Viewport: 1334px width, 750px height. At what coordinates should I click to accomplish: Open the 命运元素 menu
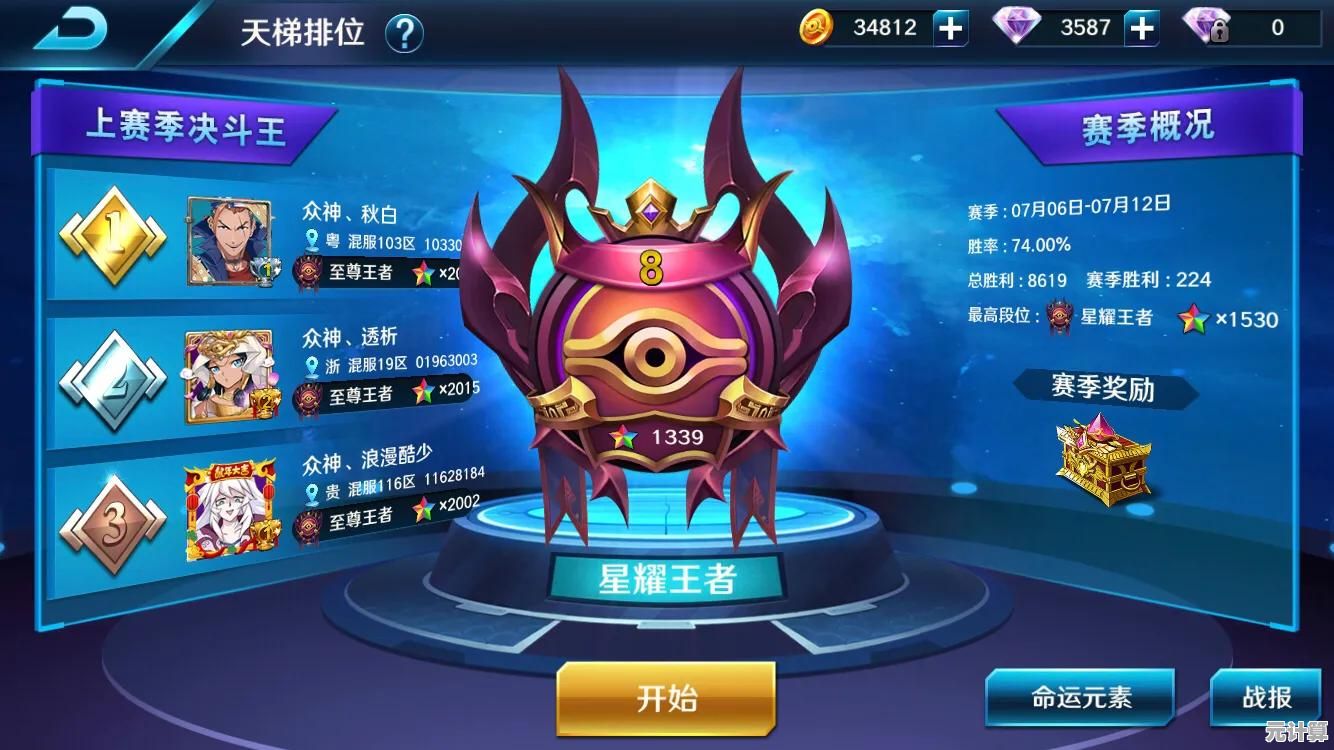(x=1080, y=697)
